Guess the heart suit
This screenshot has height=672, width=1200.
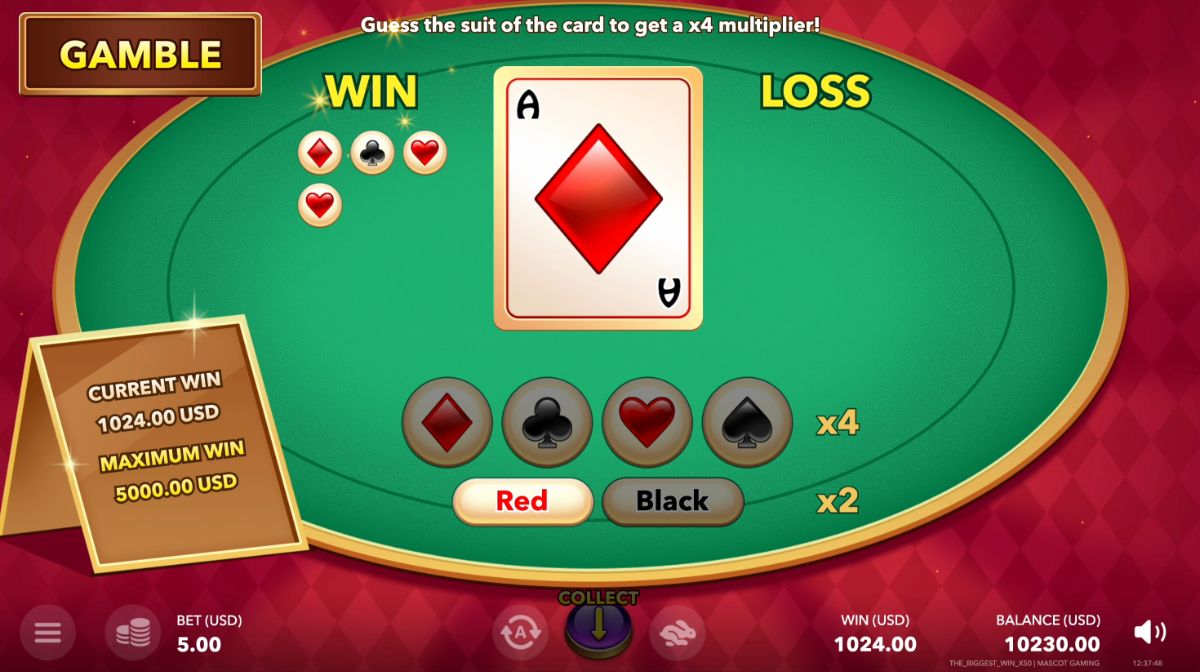647,422
